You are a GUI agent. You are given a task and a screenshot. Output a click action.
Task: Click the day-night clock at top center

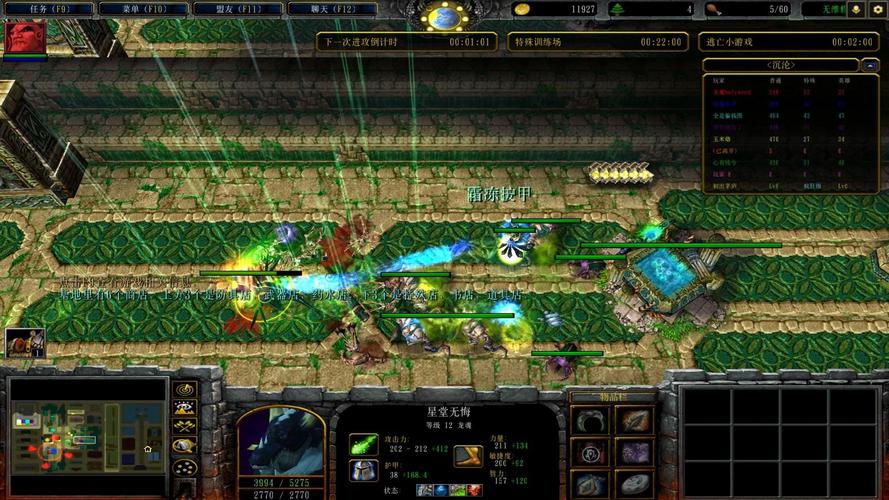(x=445, y=17)
